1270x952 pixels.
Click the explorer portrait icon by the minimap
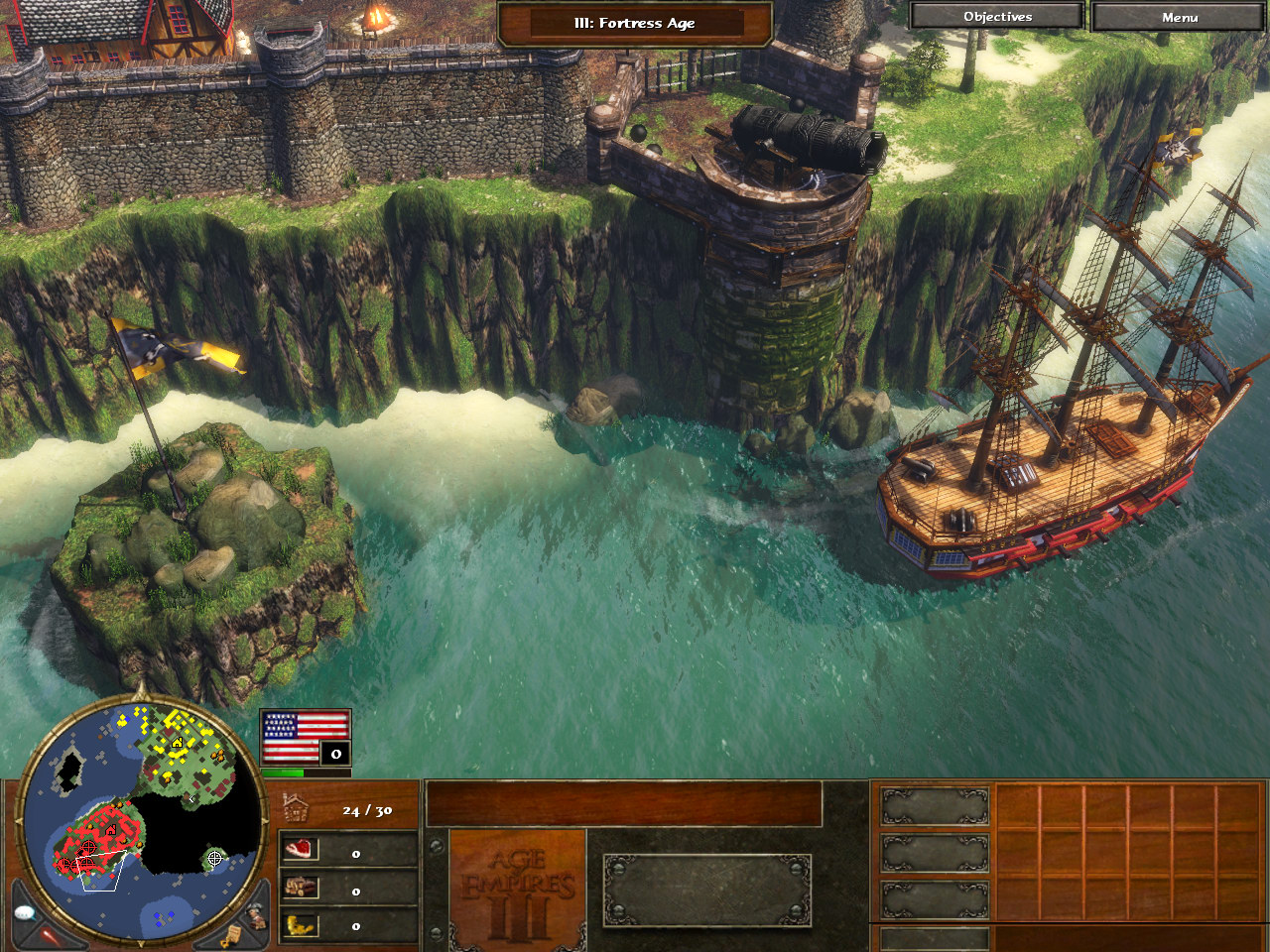click(x=257, y=913)
